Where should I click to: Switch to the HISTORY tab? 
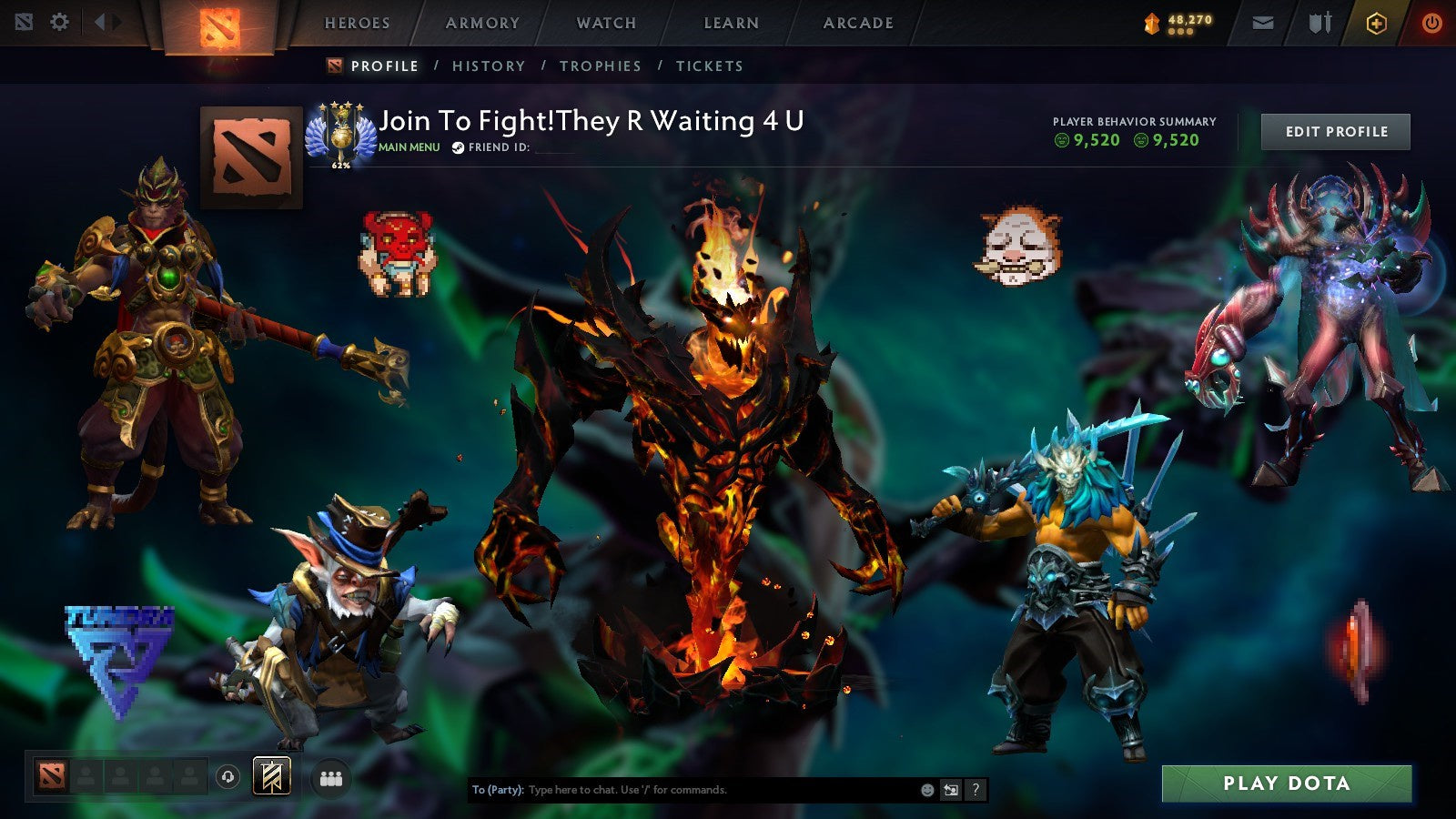tap(490, 66)
